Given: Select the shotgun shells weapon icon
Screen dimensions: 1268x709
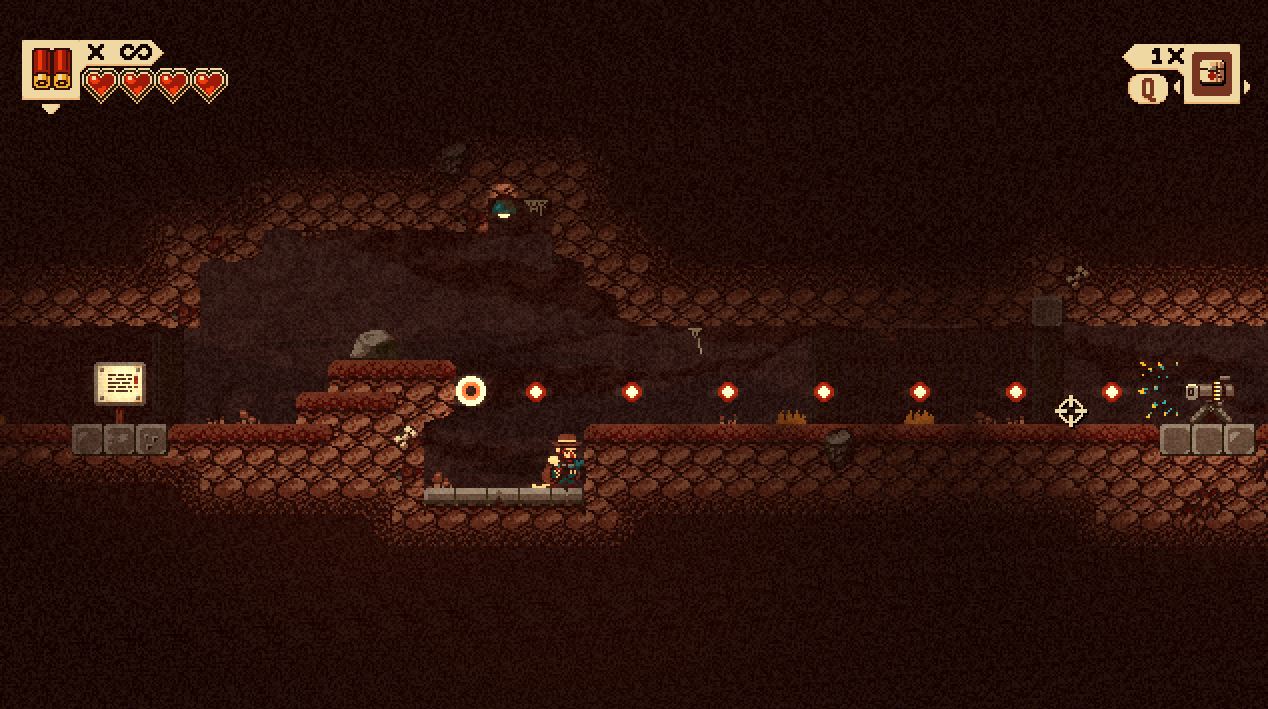Looking at the screenshot, I should pos(51,70).
